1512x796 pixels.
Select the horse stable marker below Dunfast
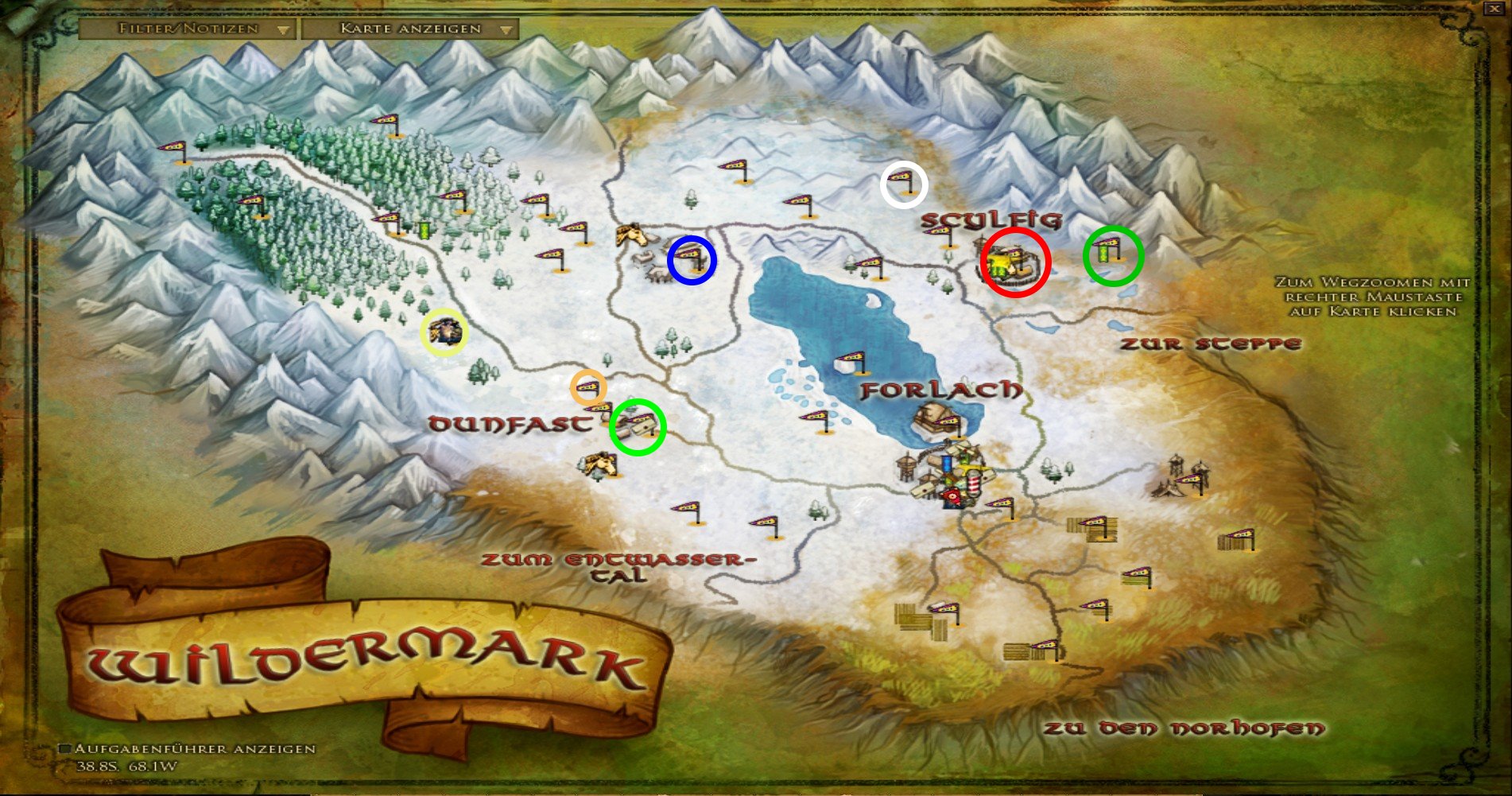tap(600, 464)
